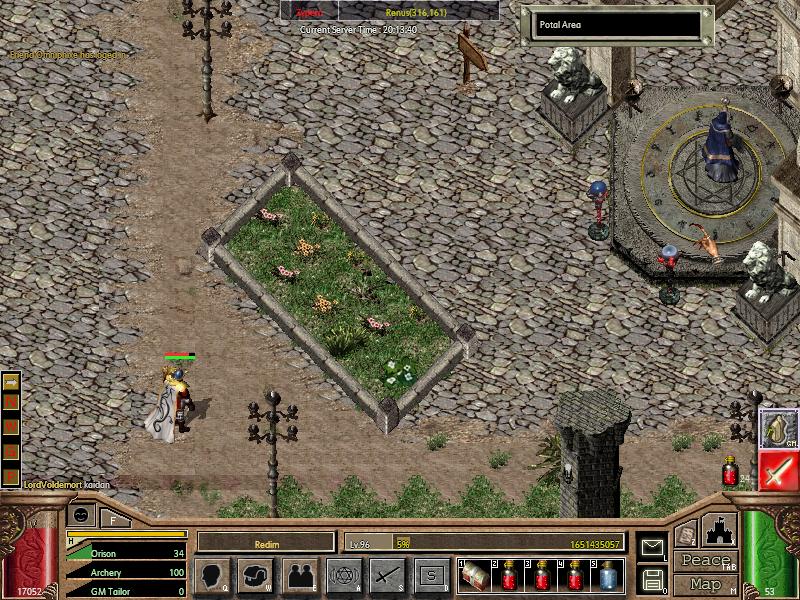Click the smiley face emote button
Viewport: 800px width, 600px height.
click(82, 515)
